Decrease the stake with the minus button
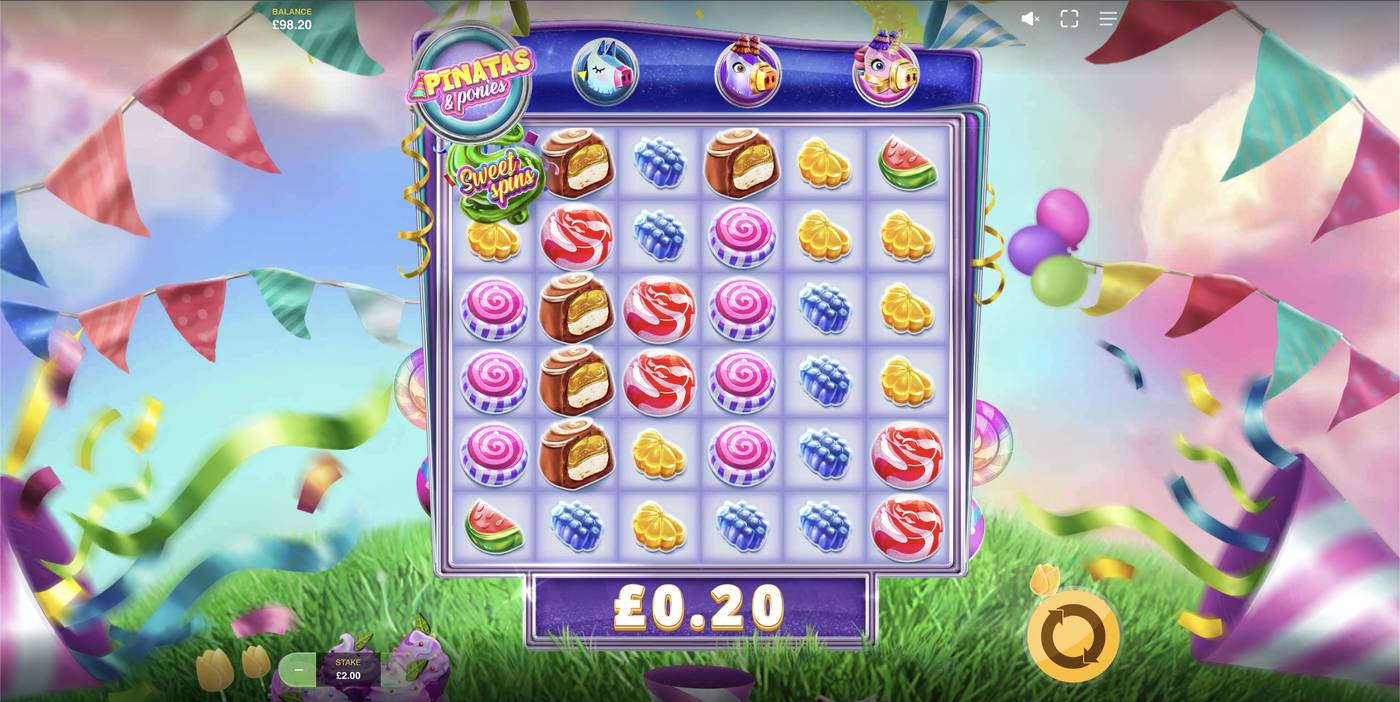 point(298,669)
